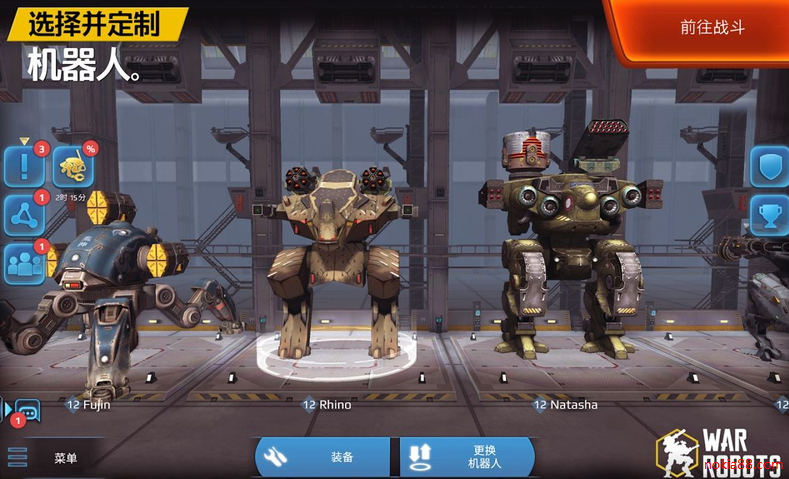This screenshot has height=479, width=789.
Task: Tap the 前往战斗 battle button
Action: pos(711,28)
